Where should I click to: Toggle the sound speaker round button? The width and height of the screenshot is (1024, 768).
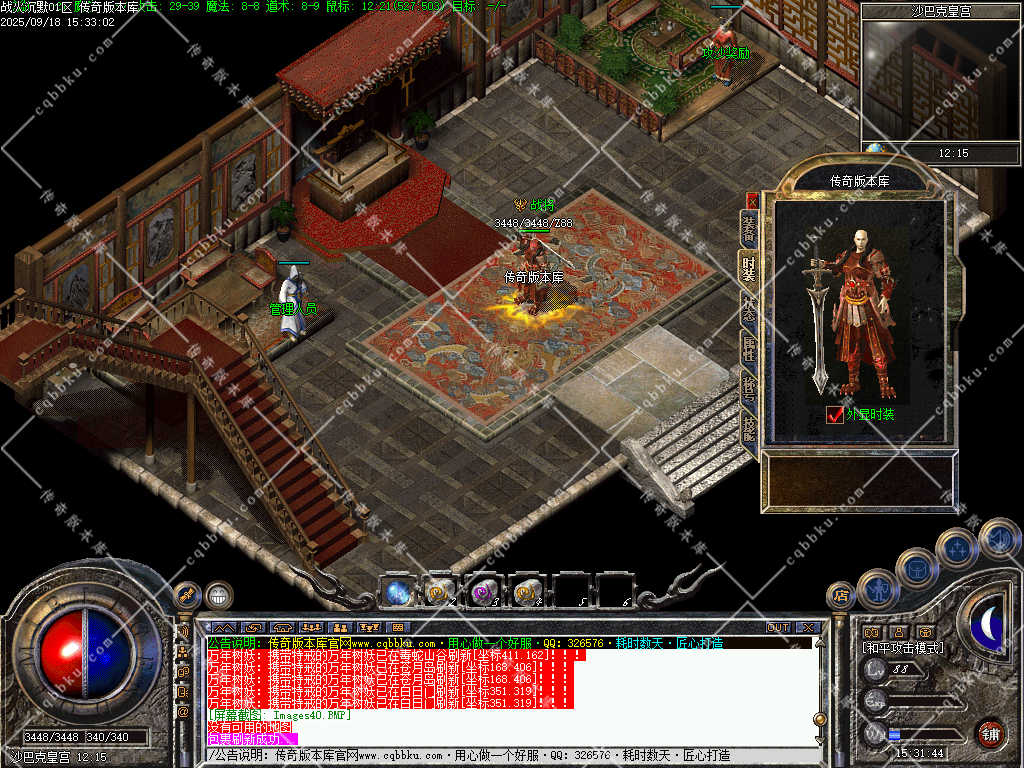click(999, 538)
